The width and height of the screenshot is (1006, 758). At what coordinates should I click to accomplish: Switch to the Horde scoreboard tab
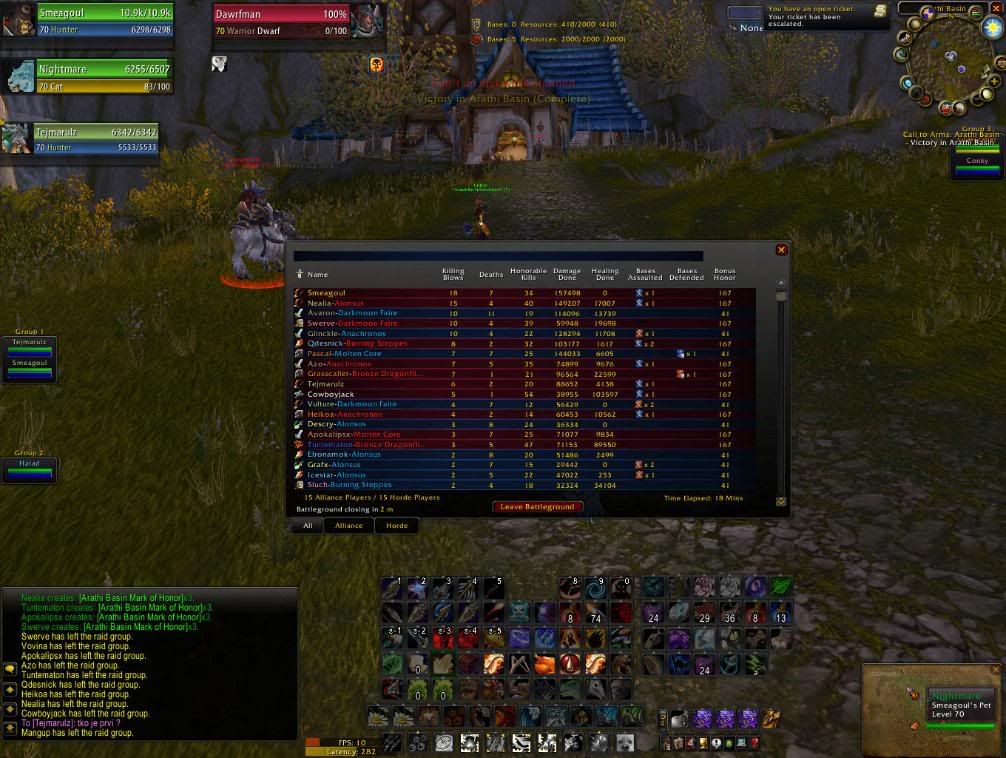coord(397,525)
